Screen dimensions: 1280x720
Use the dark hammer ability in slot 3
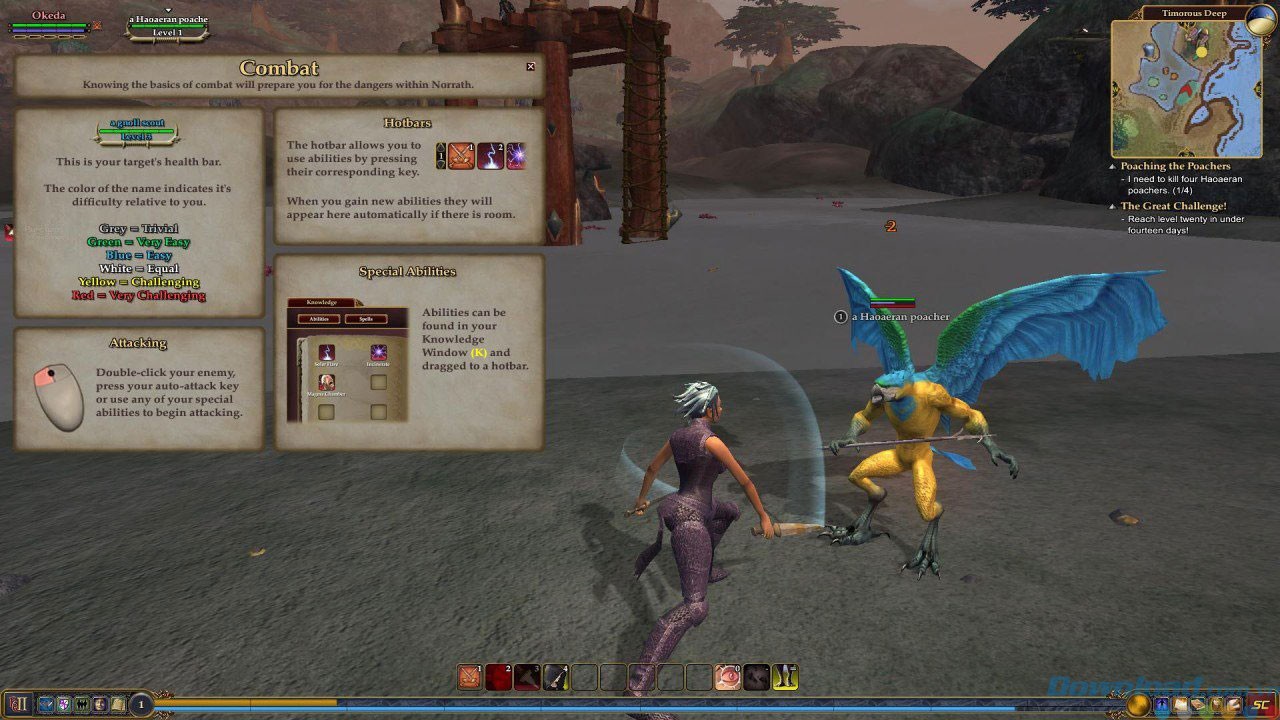[527, 677]
